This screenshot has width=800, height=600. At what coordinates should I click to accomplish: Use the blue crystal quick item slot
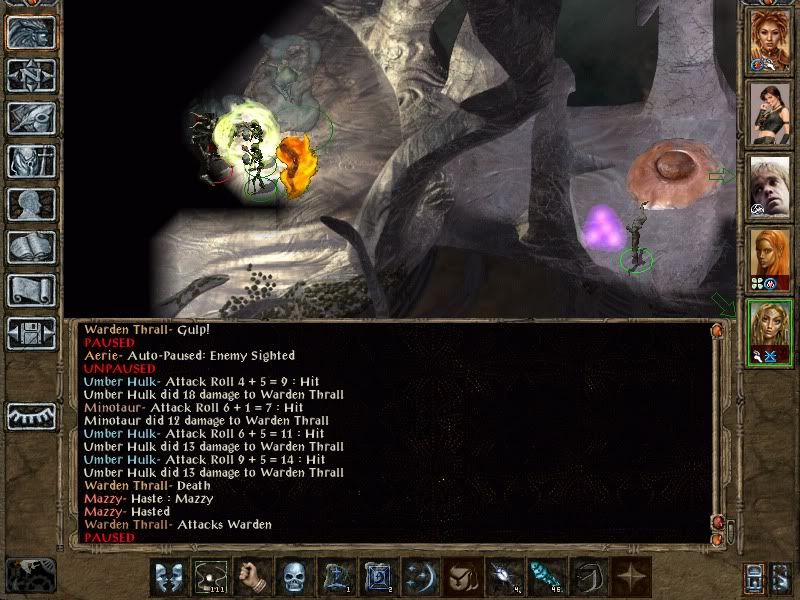[x=544, y=578]
